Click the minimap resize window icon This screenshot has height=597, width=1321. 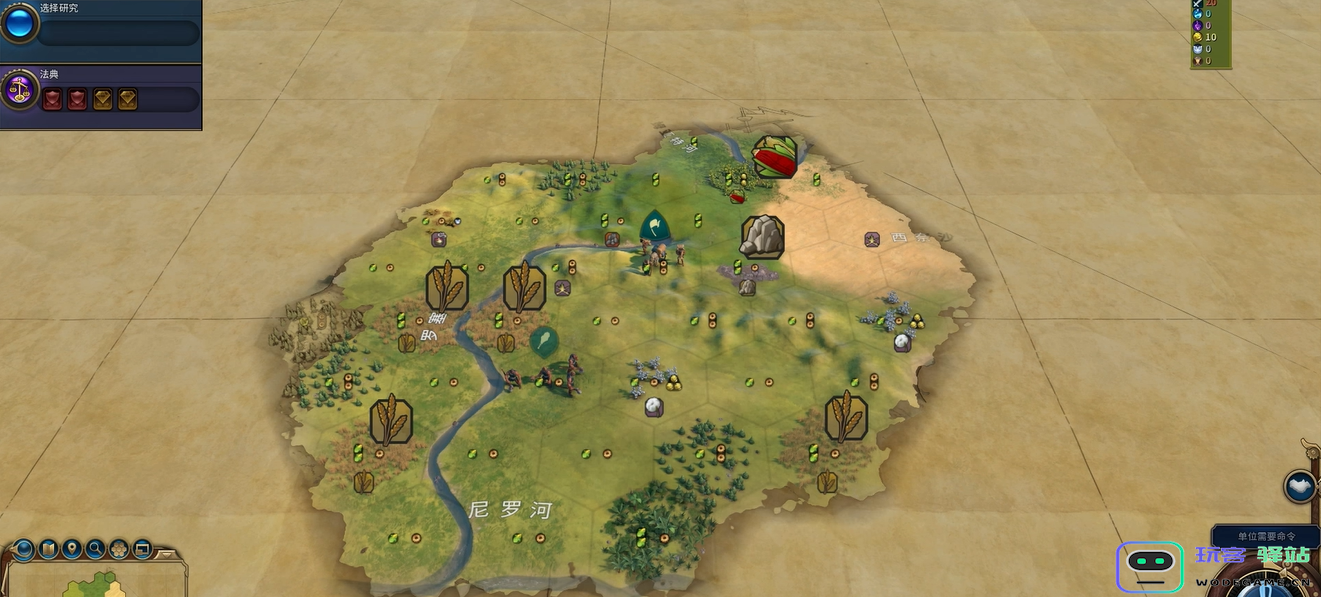[143, 549]
